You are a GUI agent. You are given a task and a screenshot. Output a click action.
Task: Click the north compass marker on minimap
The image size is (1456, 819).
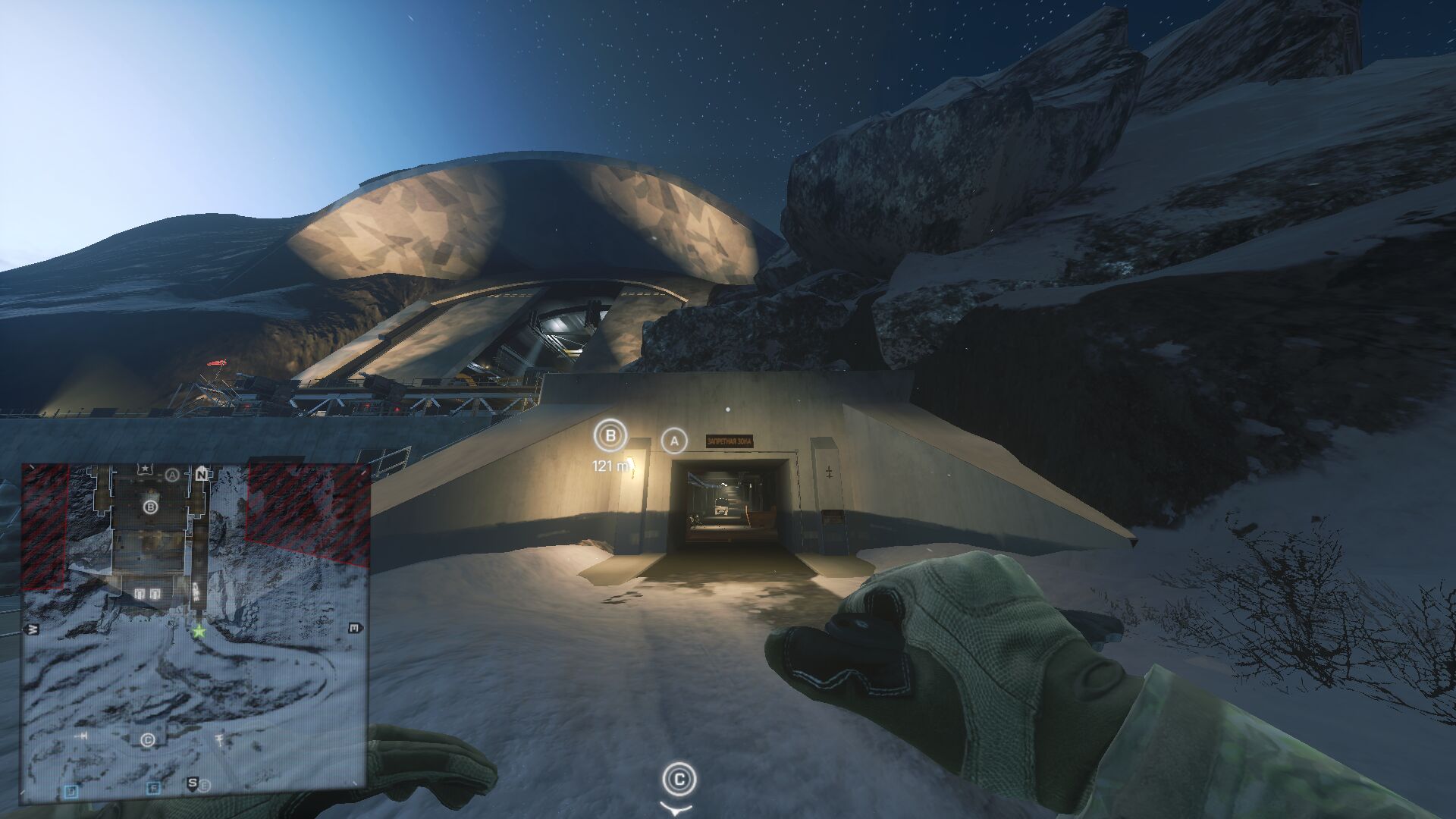pyautogui.click(x=202, y=475)
